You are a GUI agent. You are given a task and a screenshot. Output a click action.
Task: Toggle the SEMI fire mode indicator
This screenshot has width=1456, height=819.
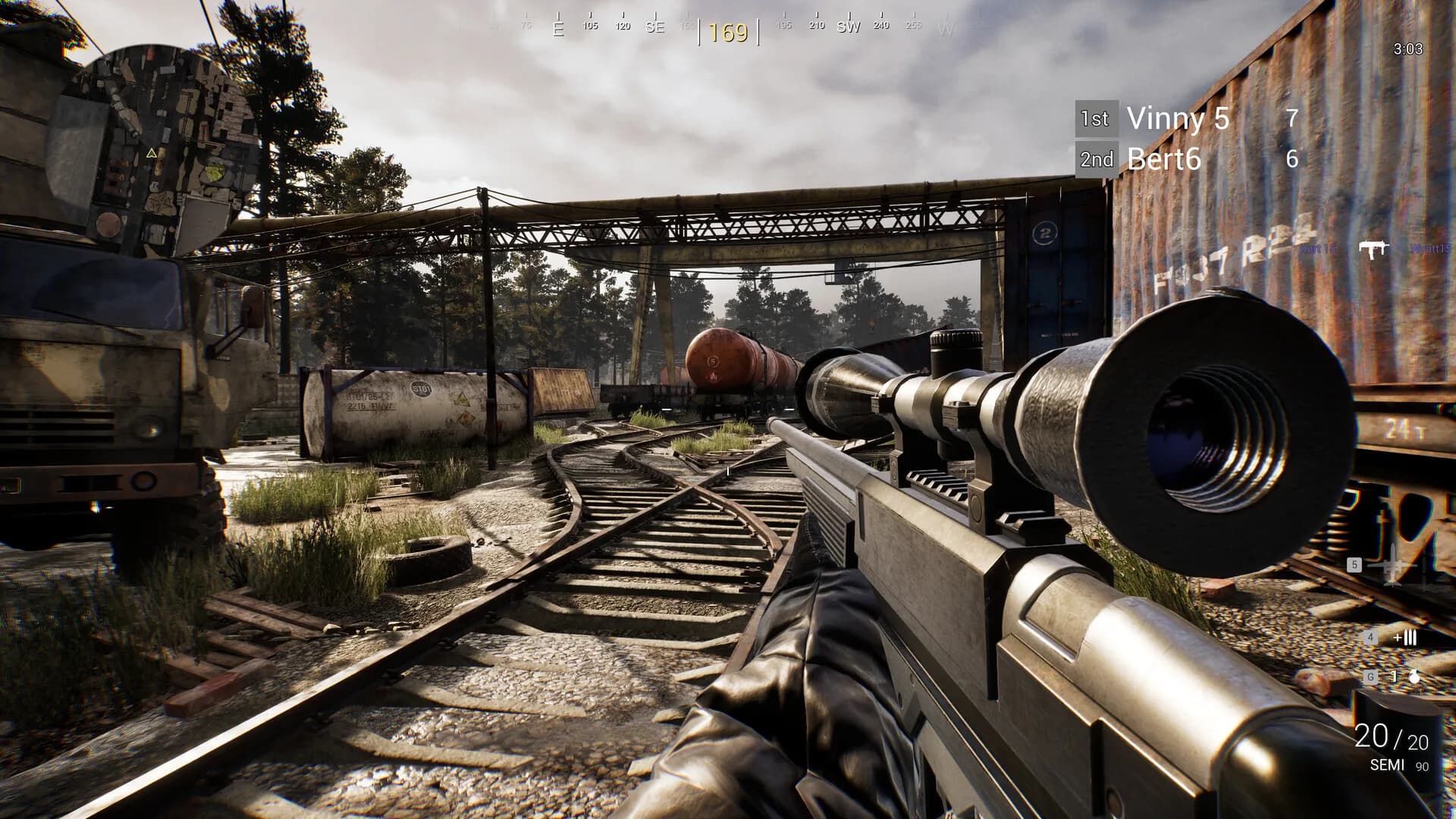pos(1385,764)
